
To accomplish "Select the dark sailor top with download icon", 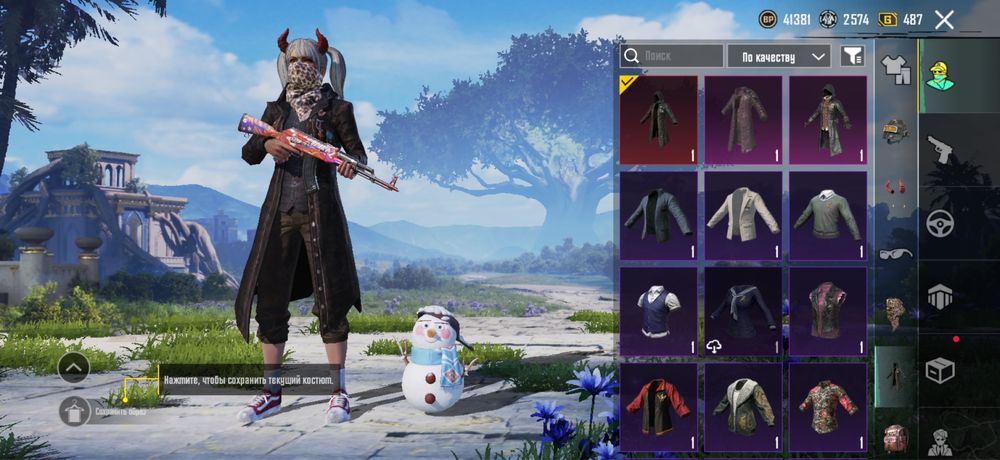I will (743, 310).
